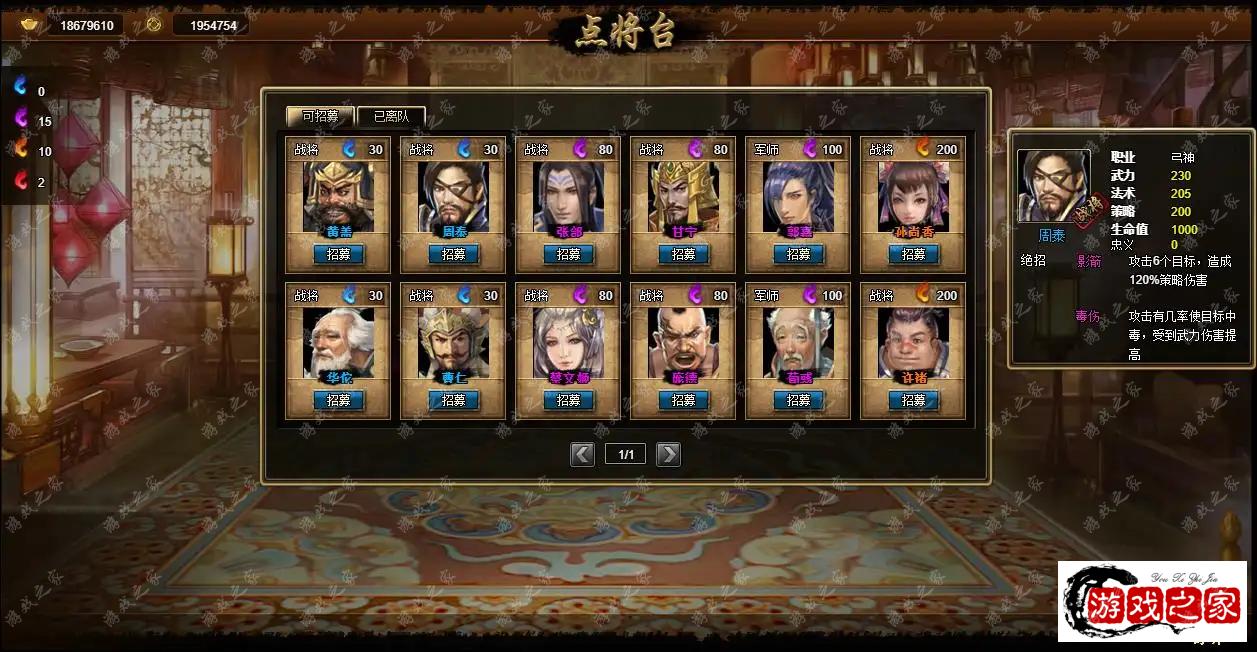Screen dimensions: 1257x652
Task: Click 招募 below 庞德
Action: point(683,400)
